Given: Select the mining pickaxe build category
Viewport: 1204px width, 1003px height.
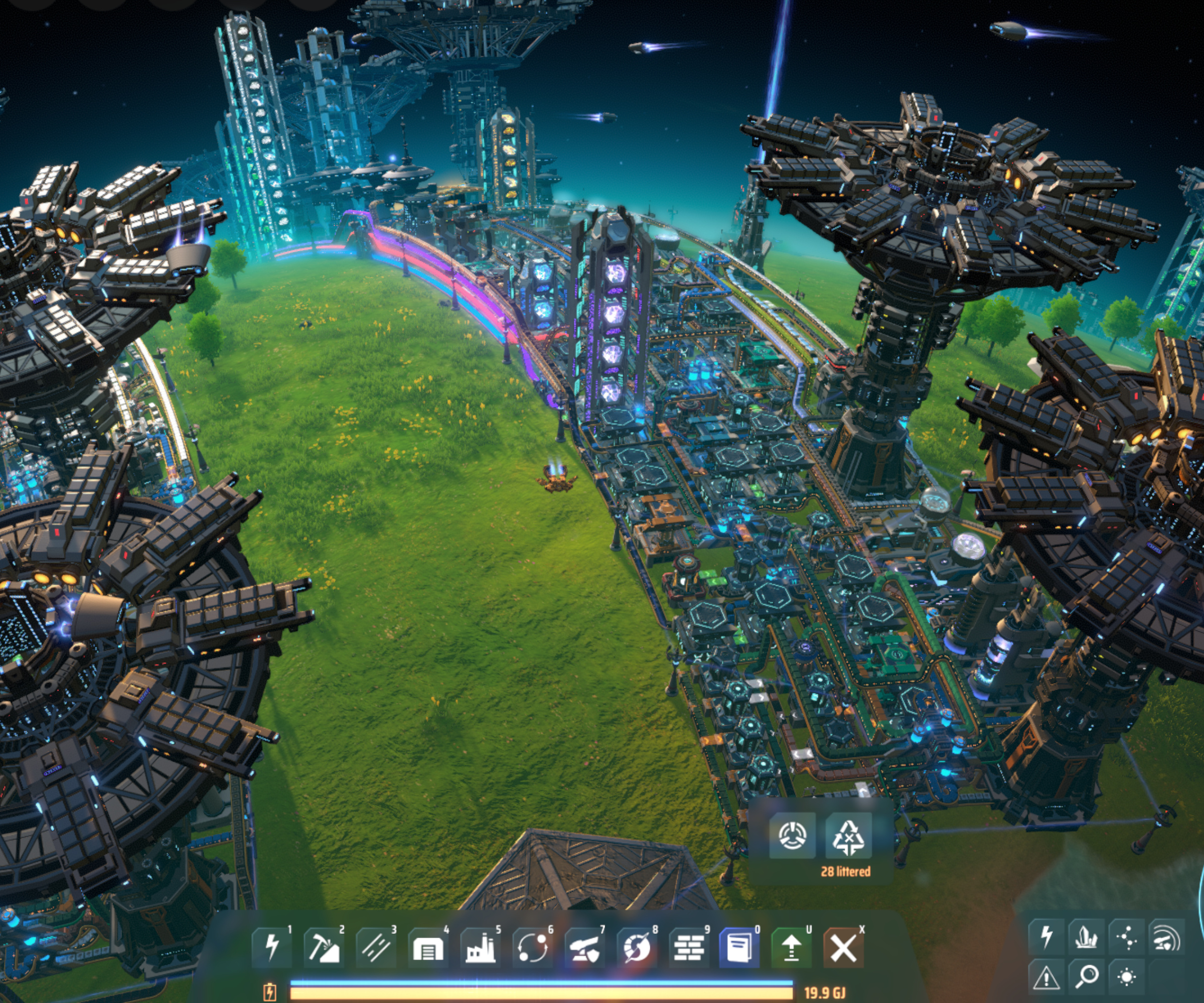Looking at the screenshot, I should point(324,947).
